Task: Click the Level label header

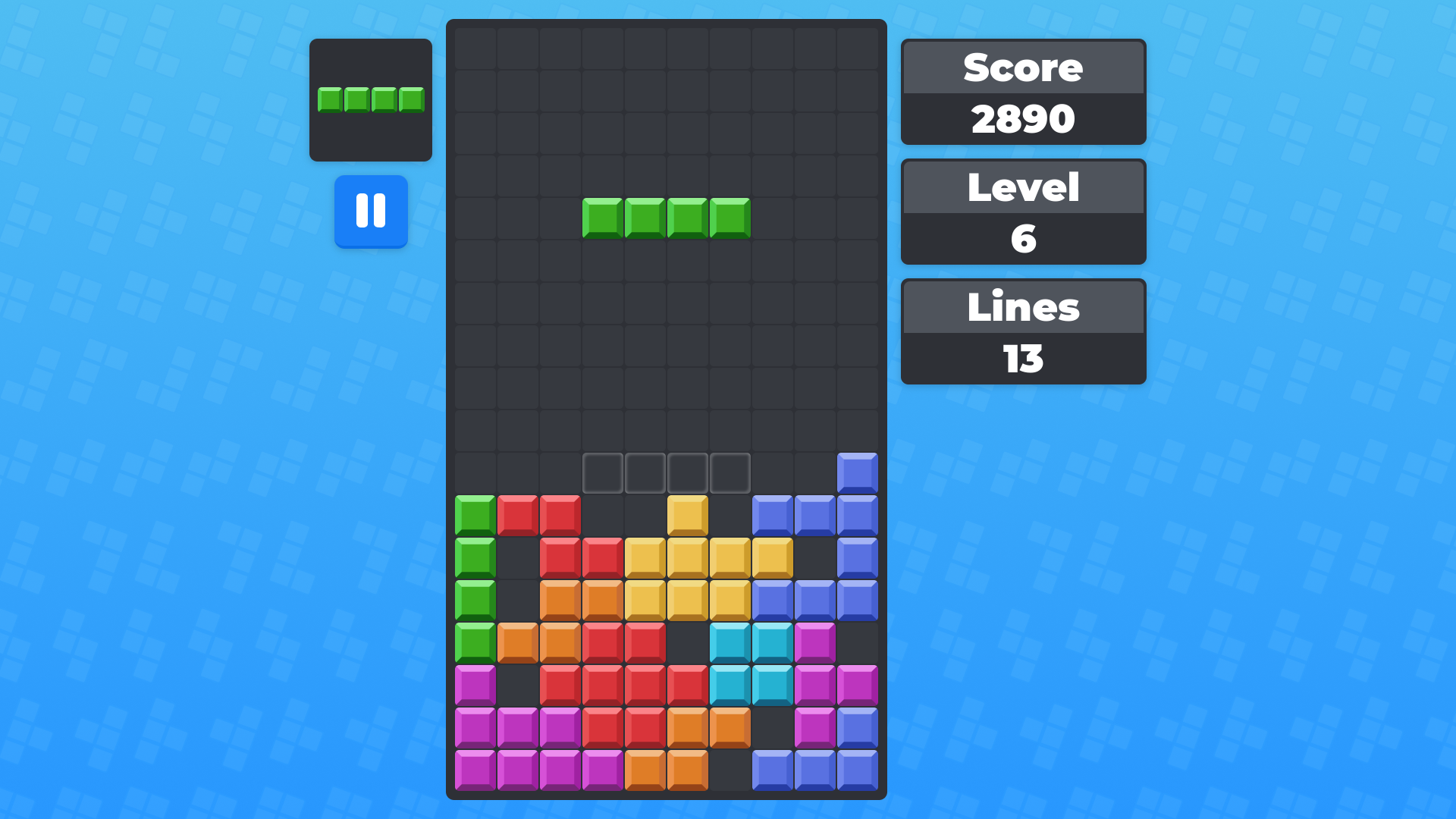Action: pos(1023,187)
